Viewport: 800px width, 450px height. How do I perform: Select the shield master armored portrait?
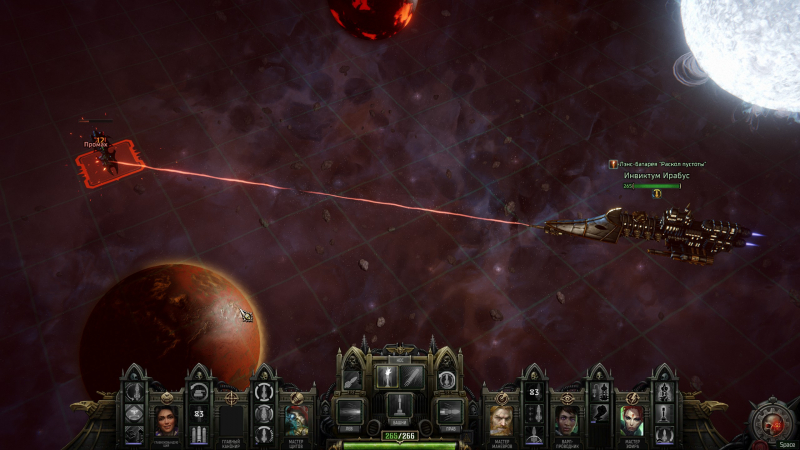296,418
